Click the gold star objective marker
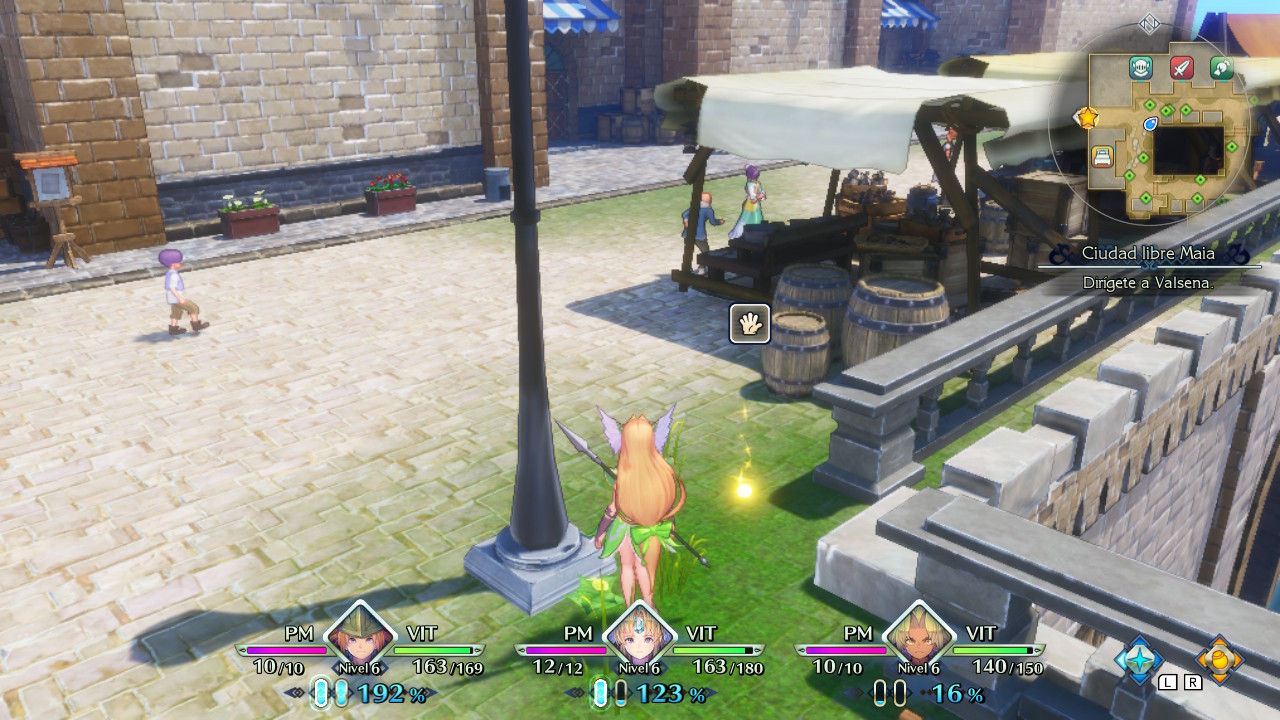This screenshot has height=720, width=1280. [1086, 118]
